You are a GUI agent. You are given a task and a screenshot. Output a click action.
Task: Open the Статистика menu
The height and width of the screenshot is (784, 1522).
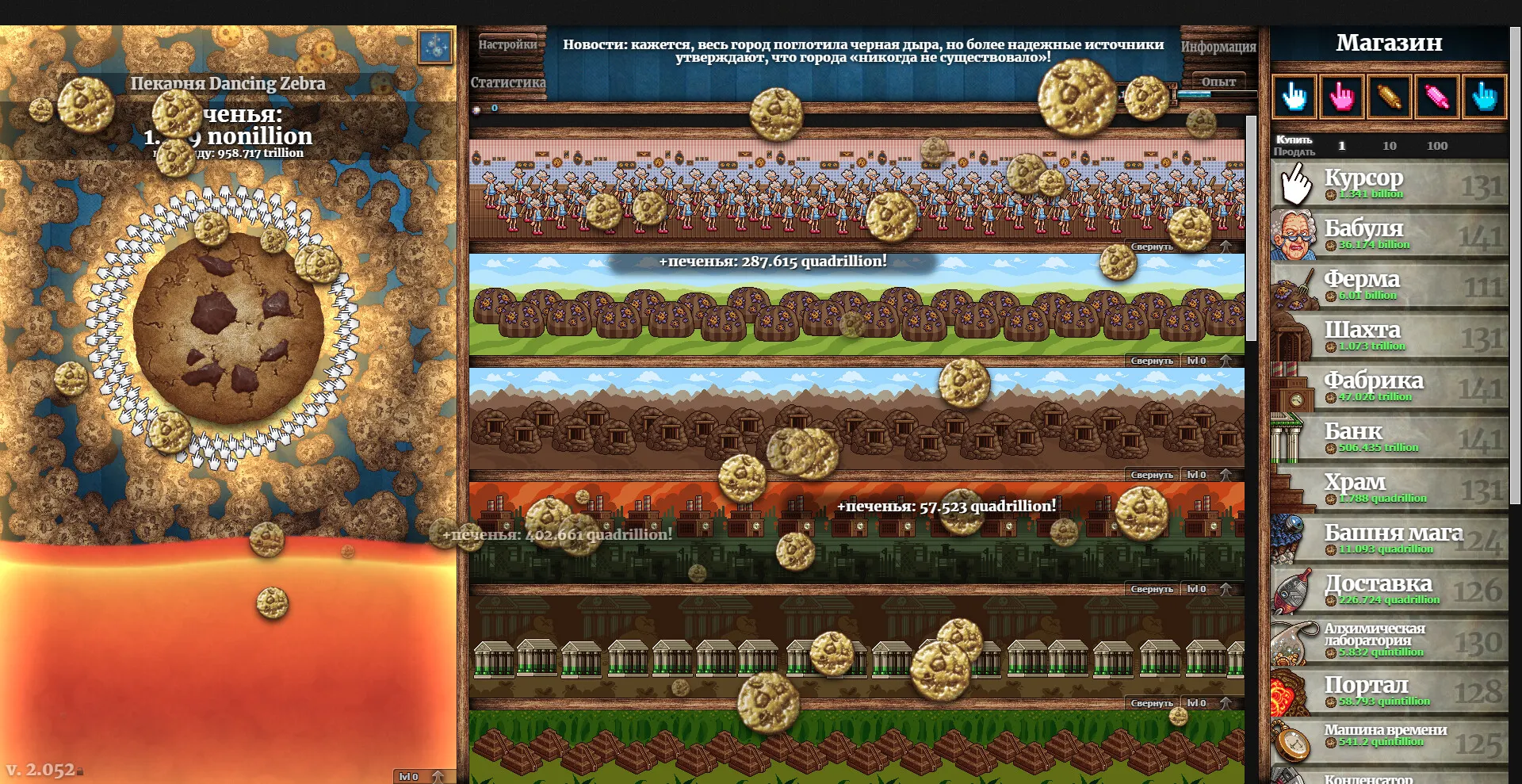(507, 82)
